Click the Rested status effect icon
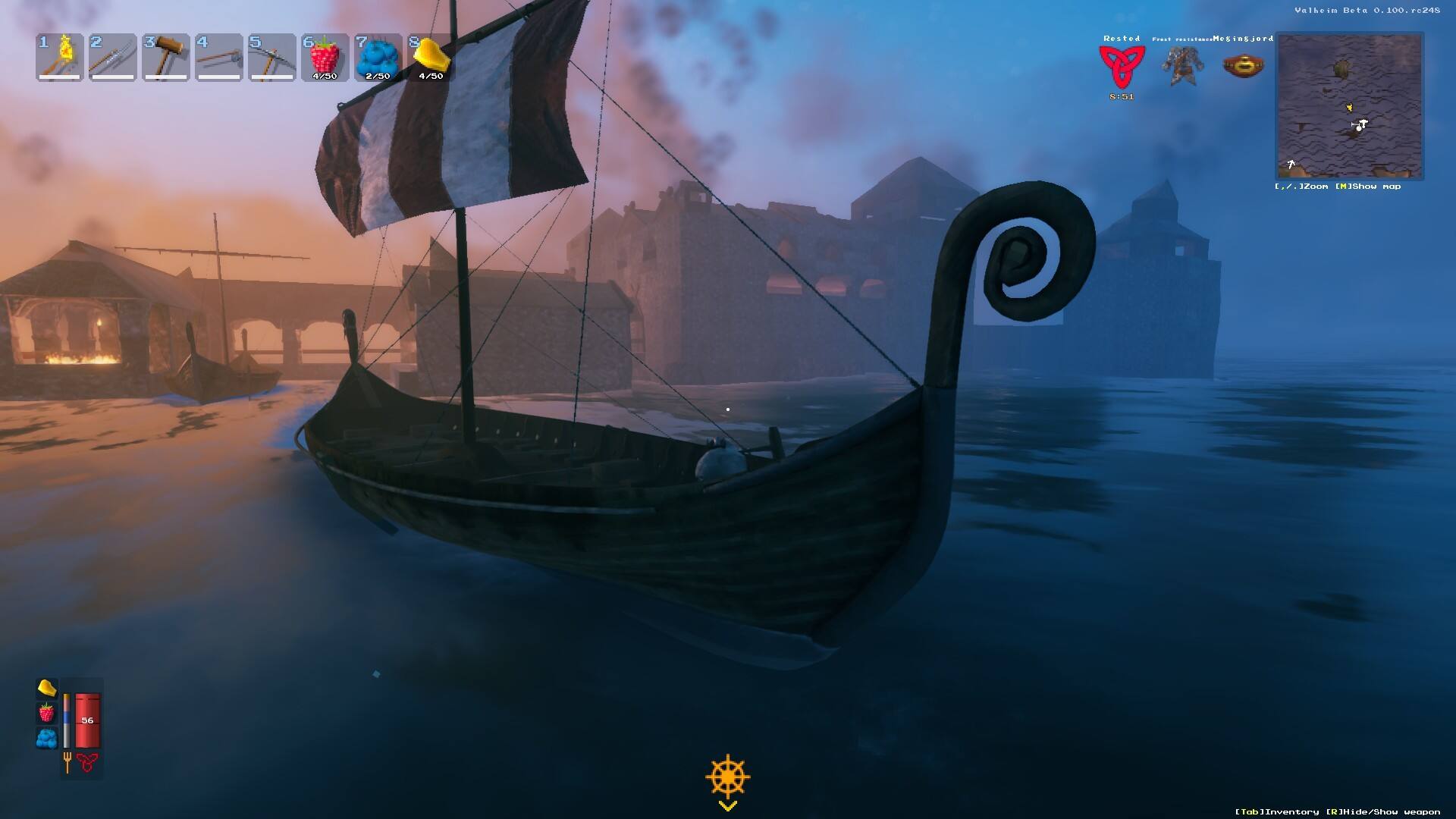The height and width of the screenshot is (819, 1456). (1121, 68)
